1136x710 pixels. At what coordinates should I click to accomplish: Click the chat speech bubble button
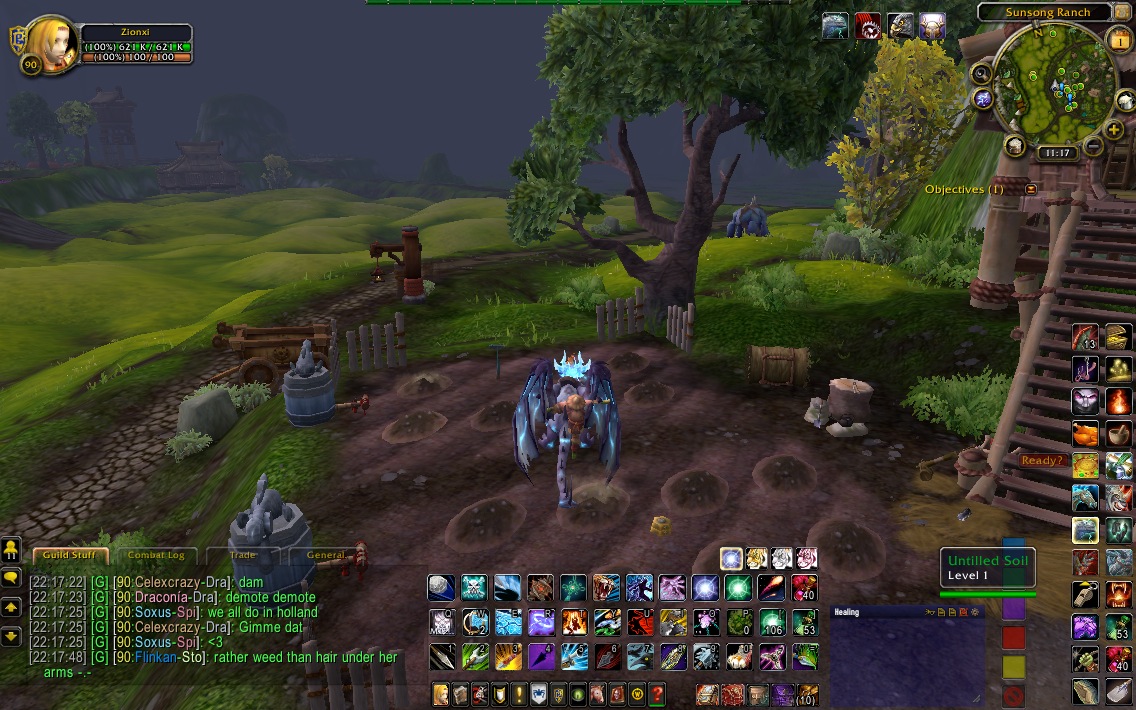(11, 578)
